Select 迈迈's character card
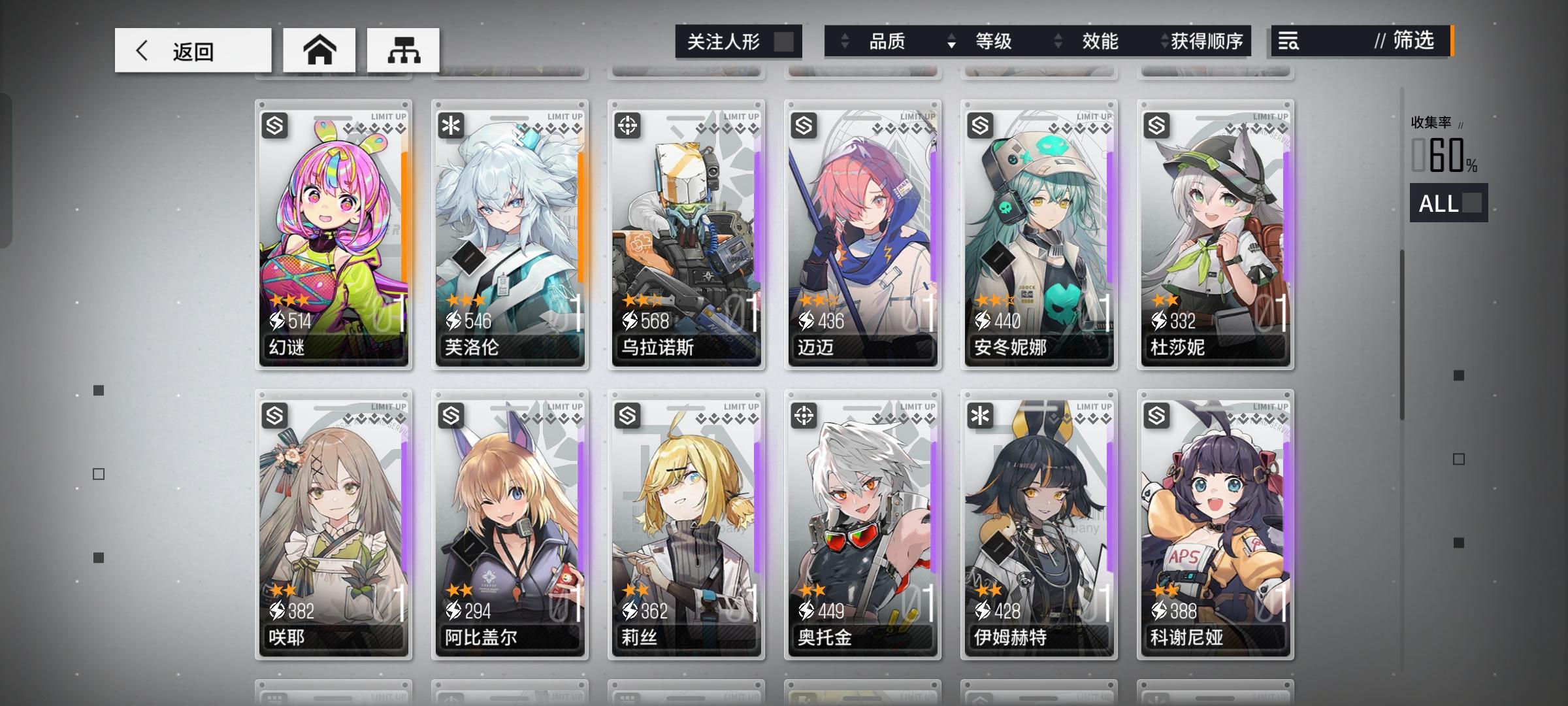 tap(862, 235)
